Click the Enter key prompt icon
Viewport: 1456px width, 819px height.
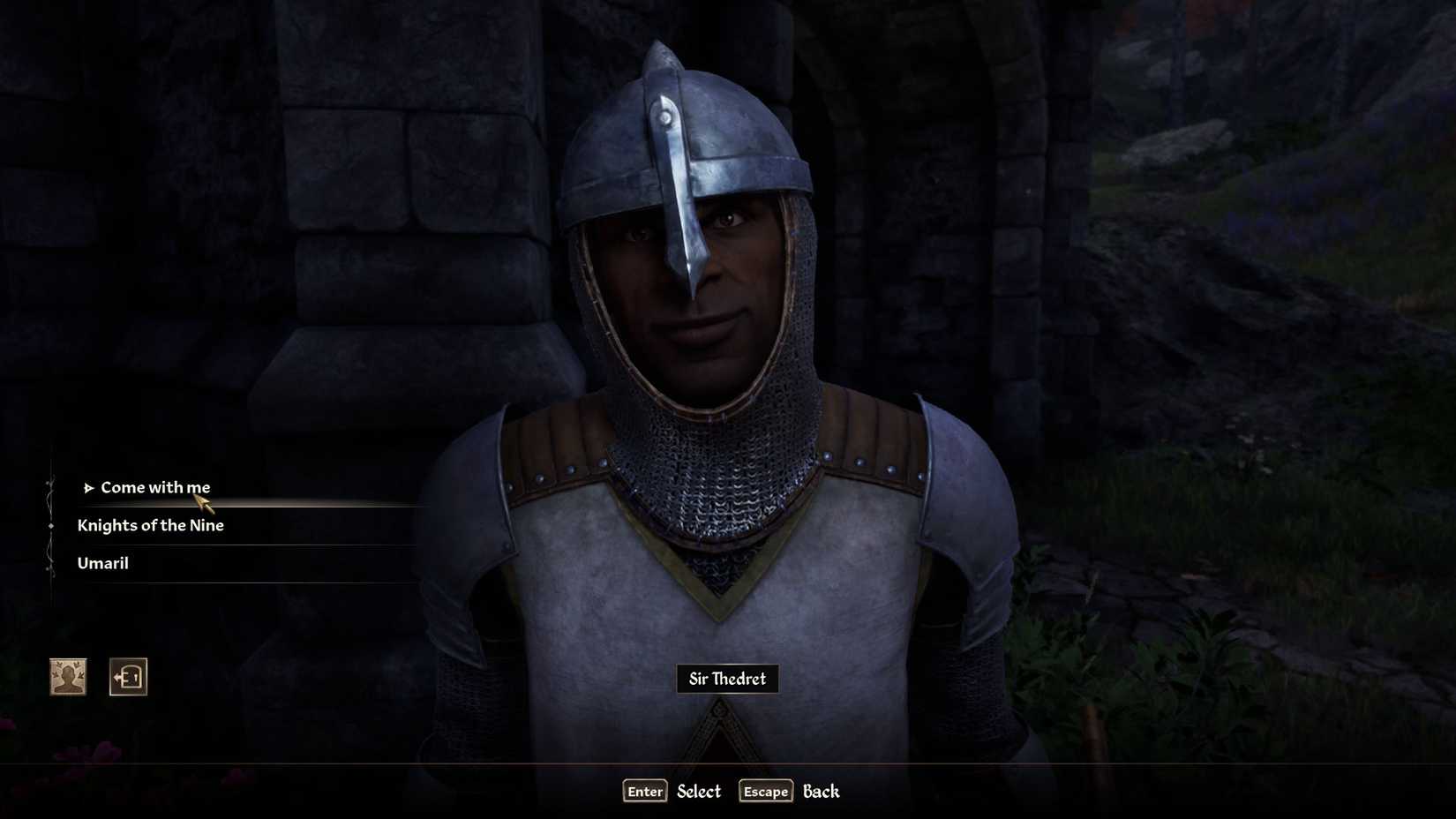tap(644, 792)
